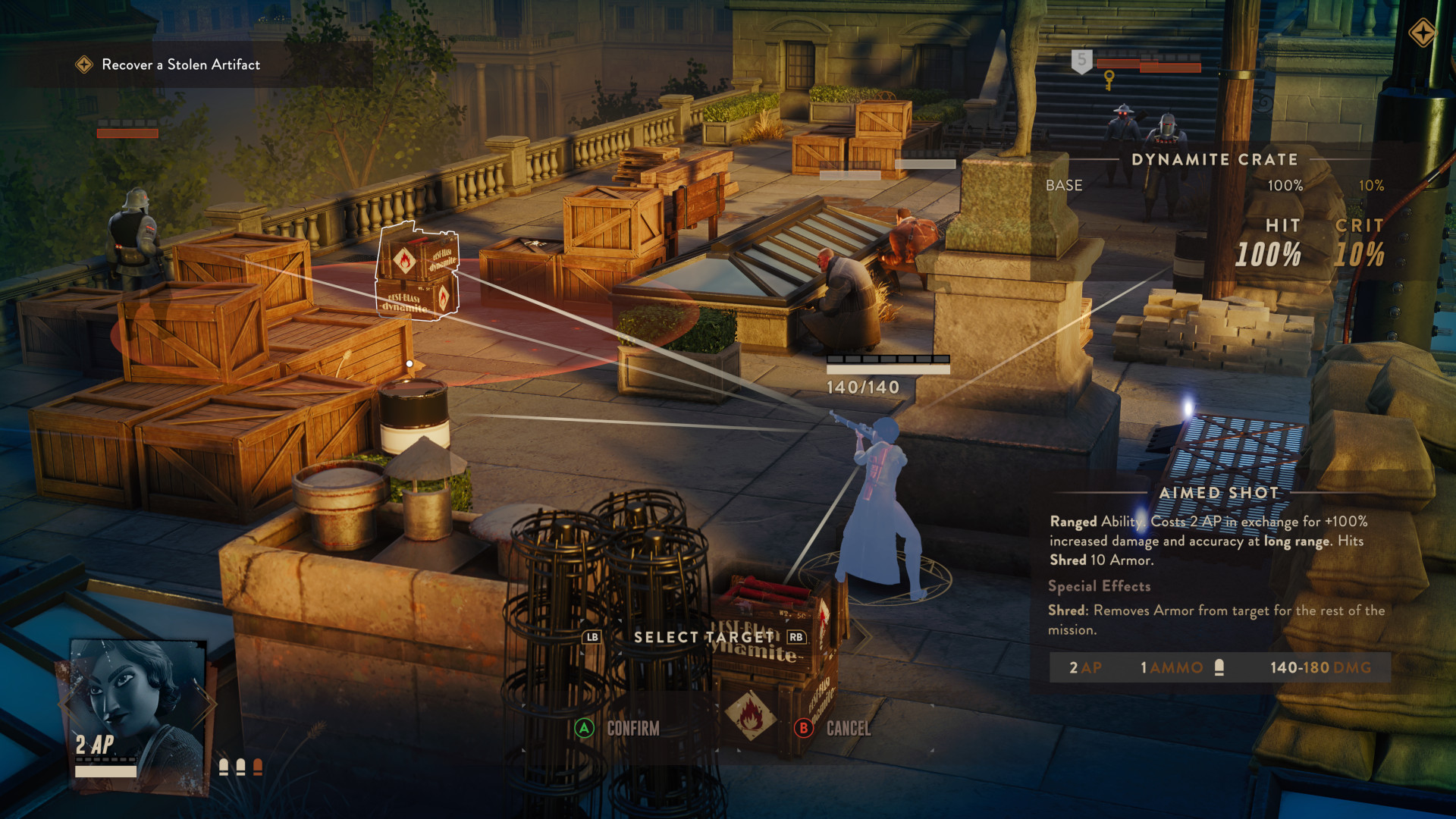1456x819 pixels.
Task: Confirm the aimed shot on the target
Action: pos(617,729)
